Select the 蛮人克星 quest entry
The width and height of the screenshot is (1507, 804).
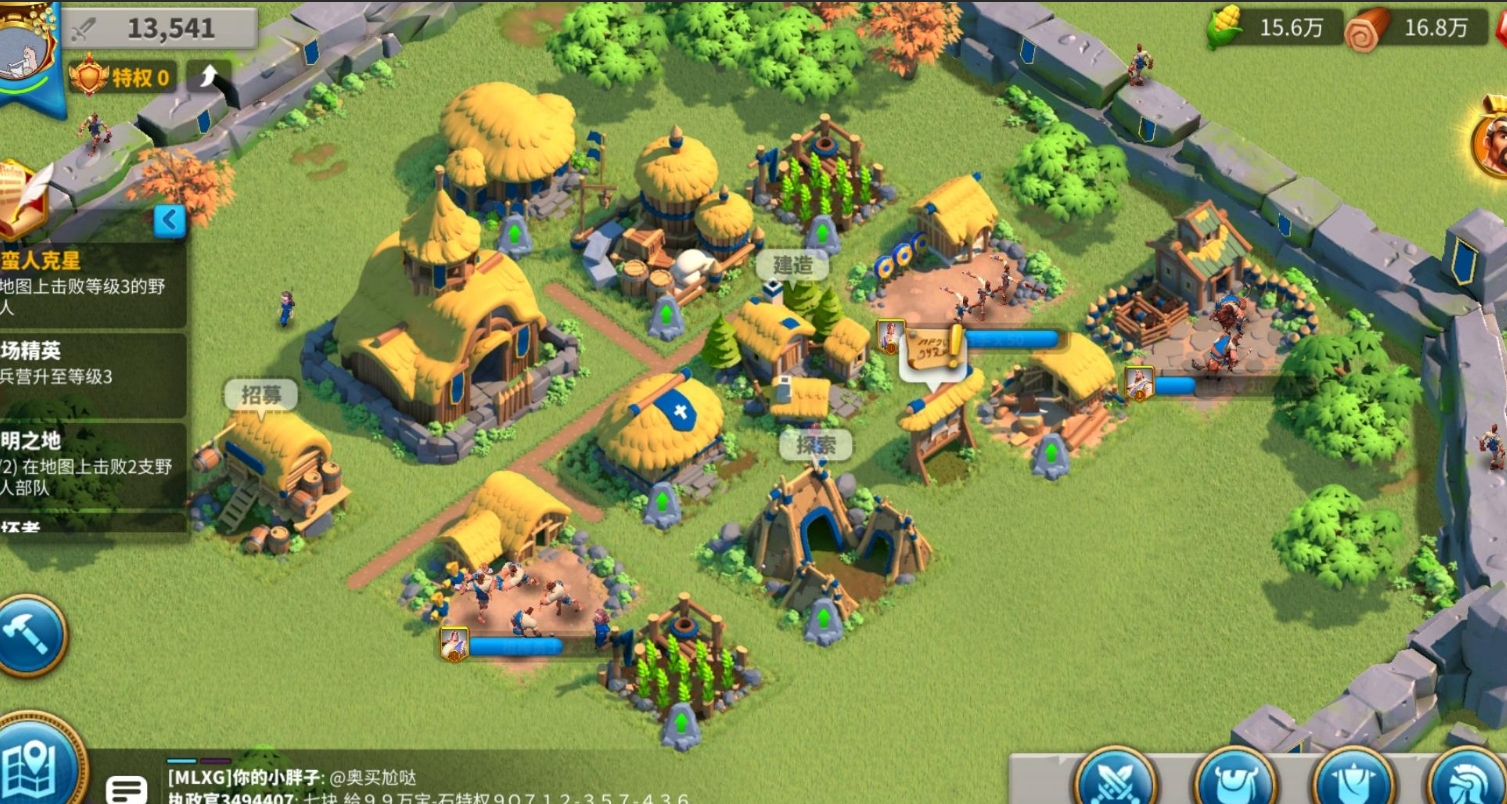point(92,285)
